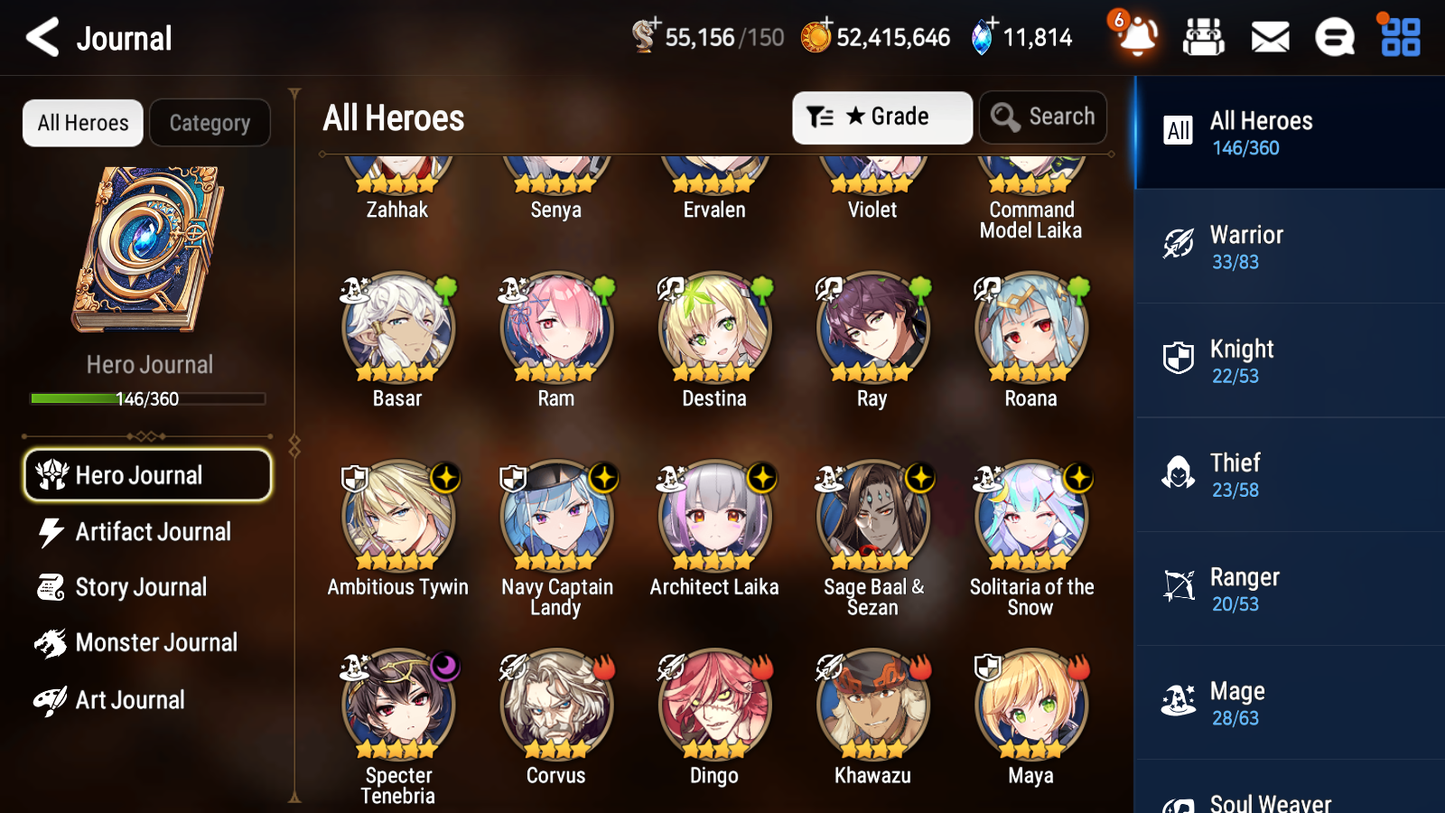Click the Hero Journal progress bar

pos(149,398)
